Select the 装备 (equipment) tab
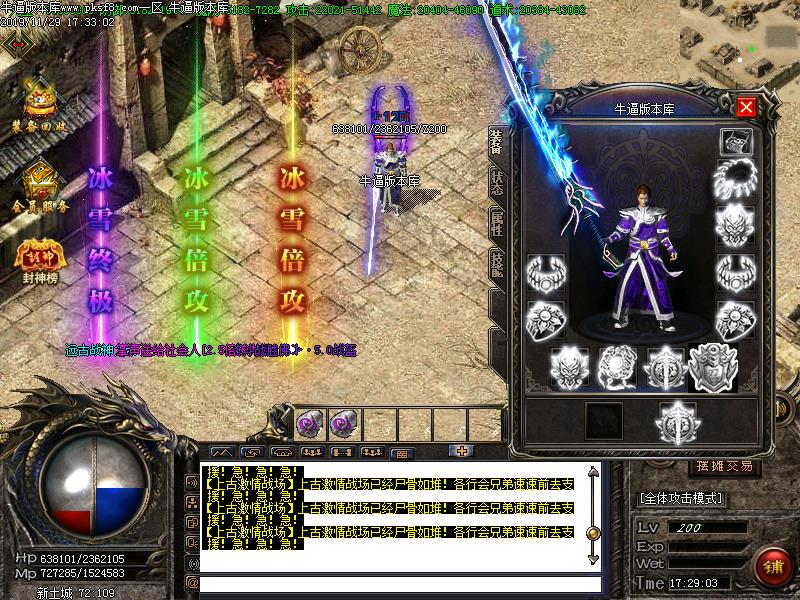 pyautogui.click(x=496, y=142)
